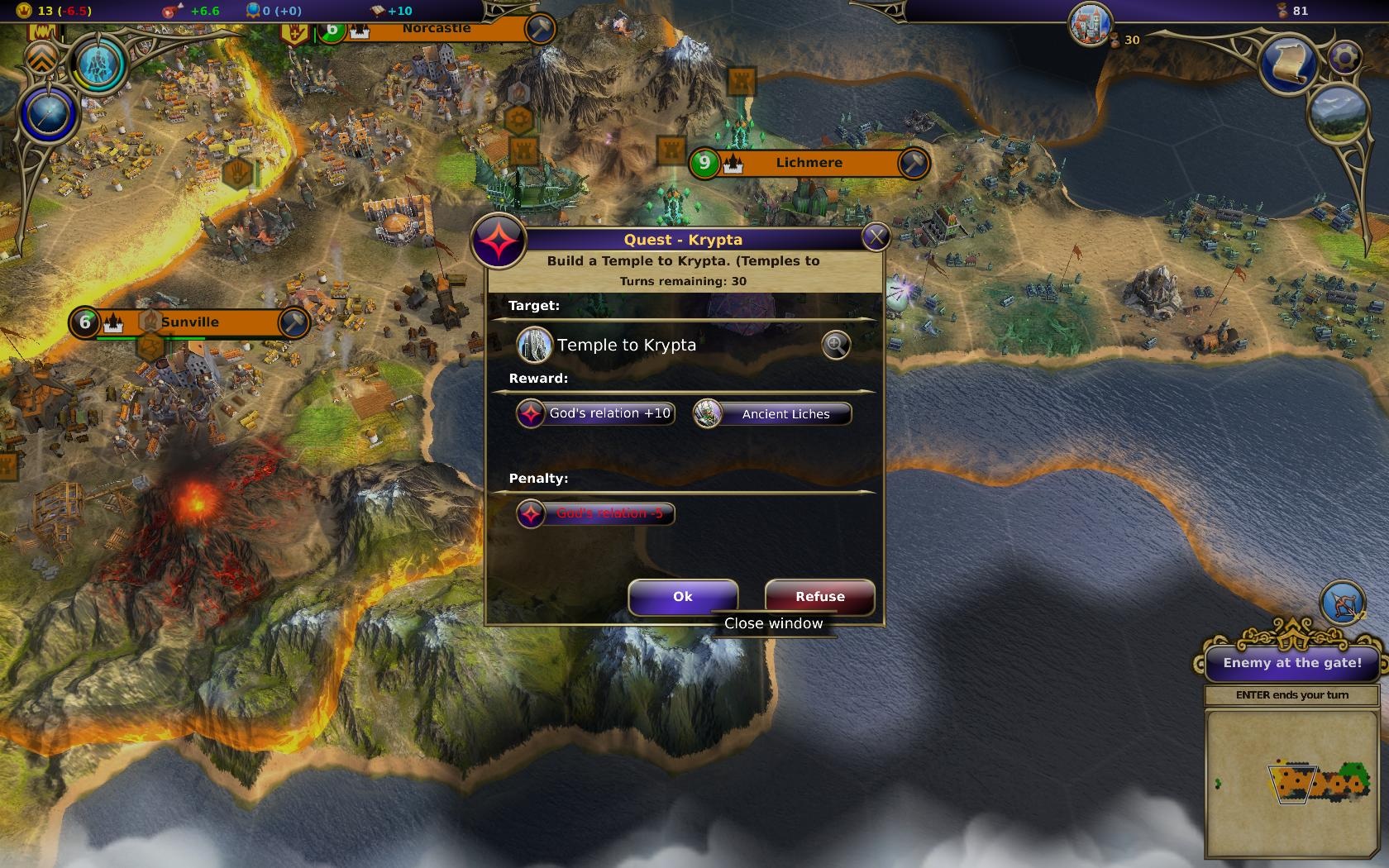Select the God's relation +10 reward
This screenshot has width=1389, height=868.
[595, 413]
